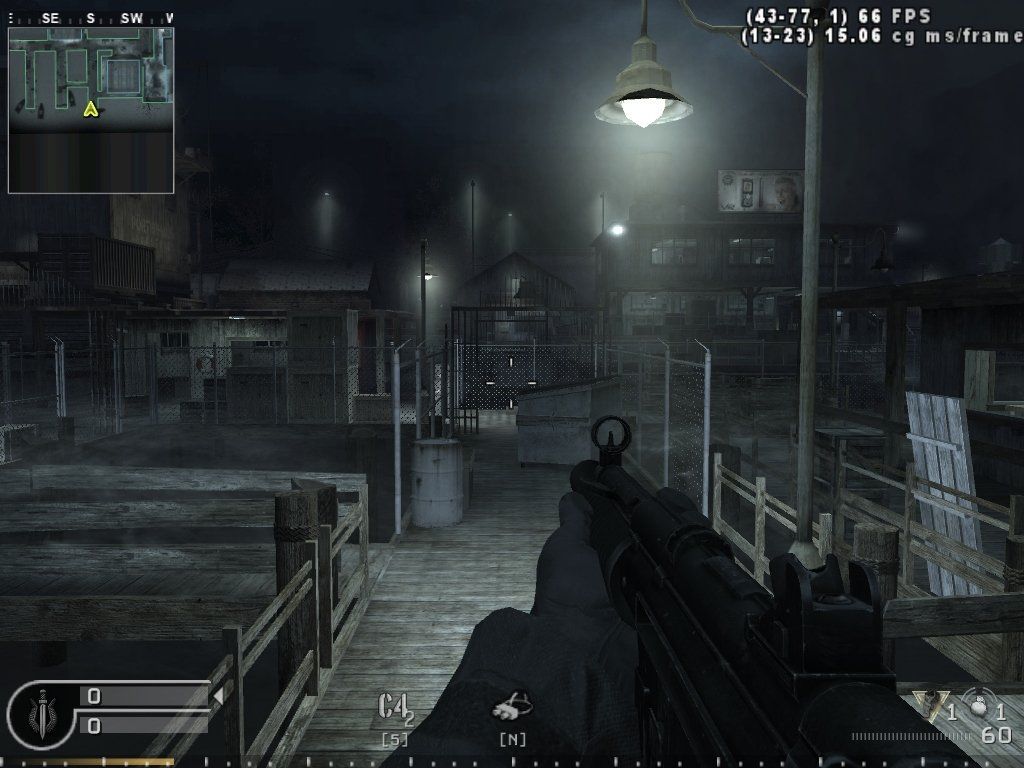Toggle the night vision goggles icon

[510, 707]
